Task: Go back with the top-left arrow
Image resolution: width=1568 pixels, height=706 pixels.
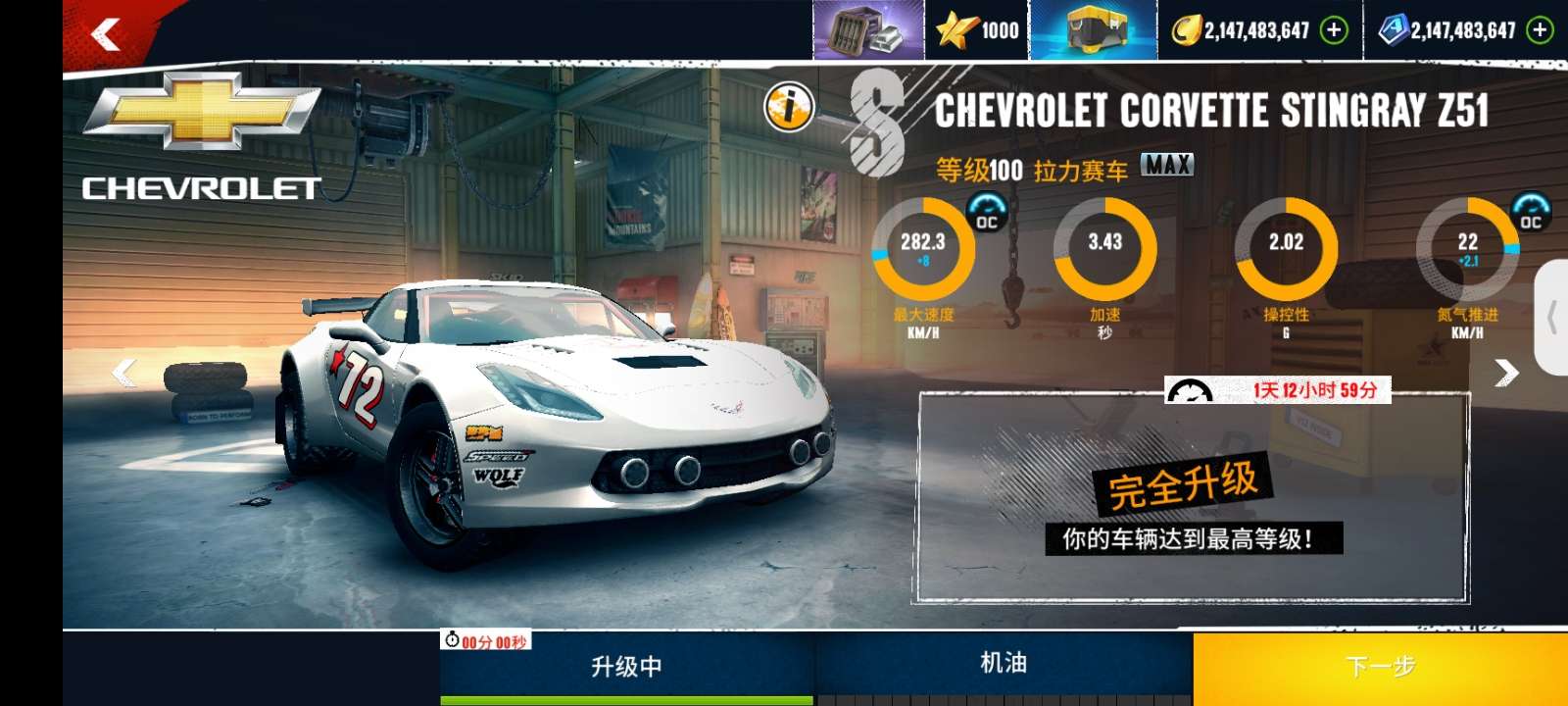Action: tap(106, 35)
